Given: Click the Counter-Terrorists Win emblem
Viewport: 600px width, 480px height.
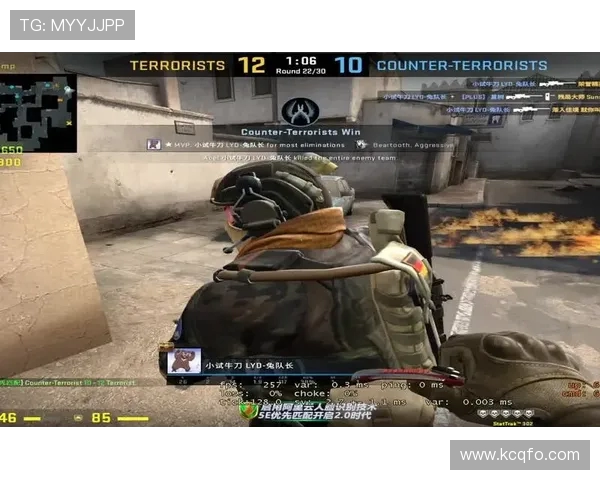Looking at the screenshot, I should click(301, 111).
